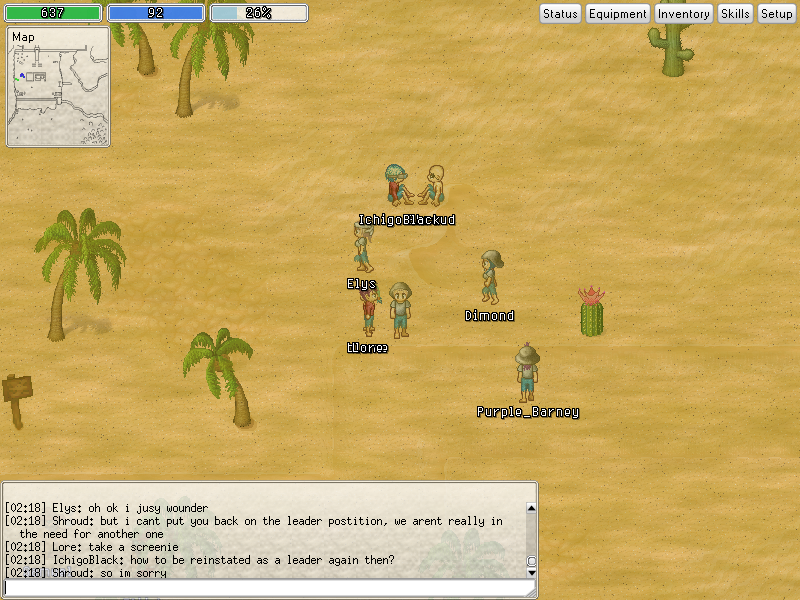
Task: Show the Inventory window
Action: pyautogui.click(x=684, y=14)
